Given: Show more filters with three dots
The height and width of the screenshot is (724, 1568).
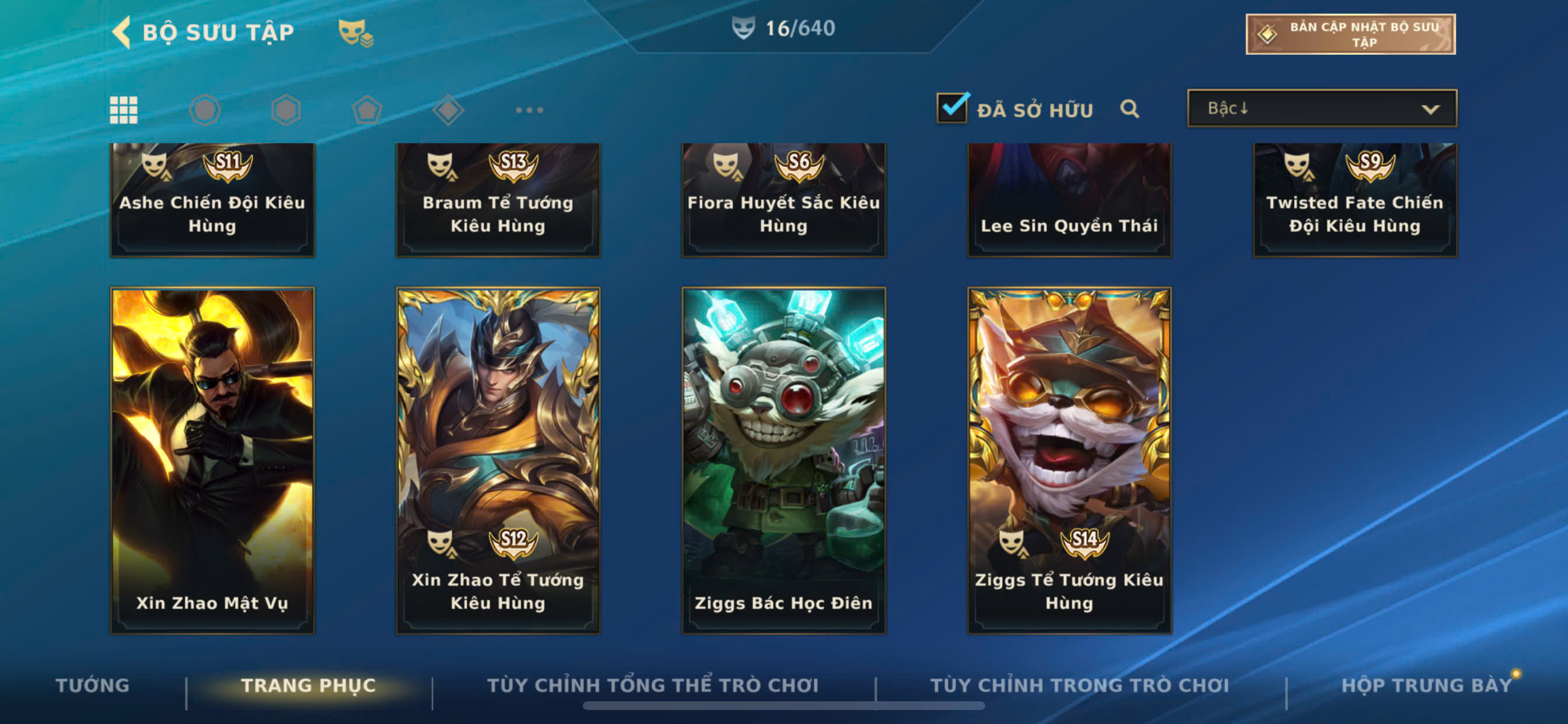Looking at the screenshot, I should tap(529, 110).
